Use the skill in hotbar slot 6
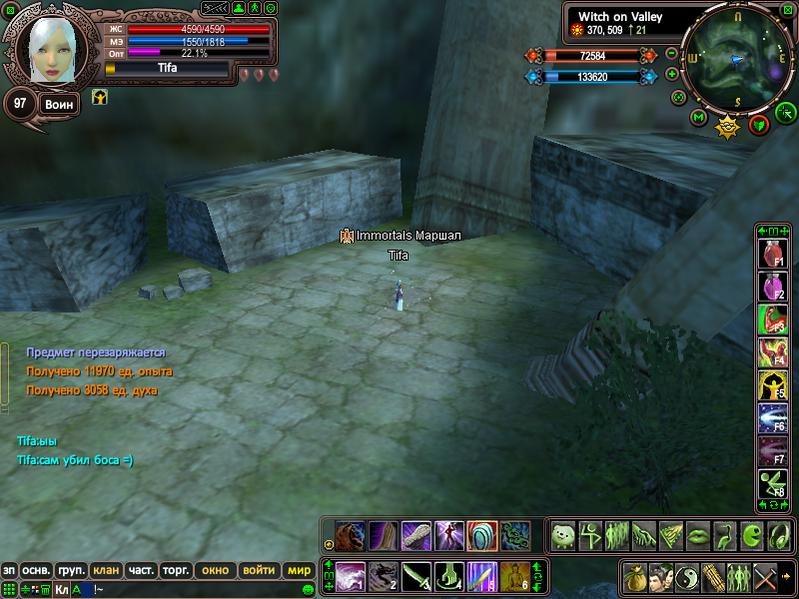799x599 pixels. pos(514,576)
